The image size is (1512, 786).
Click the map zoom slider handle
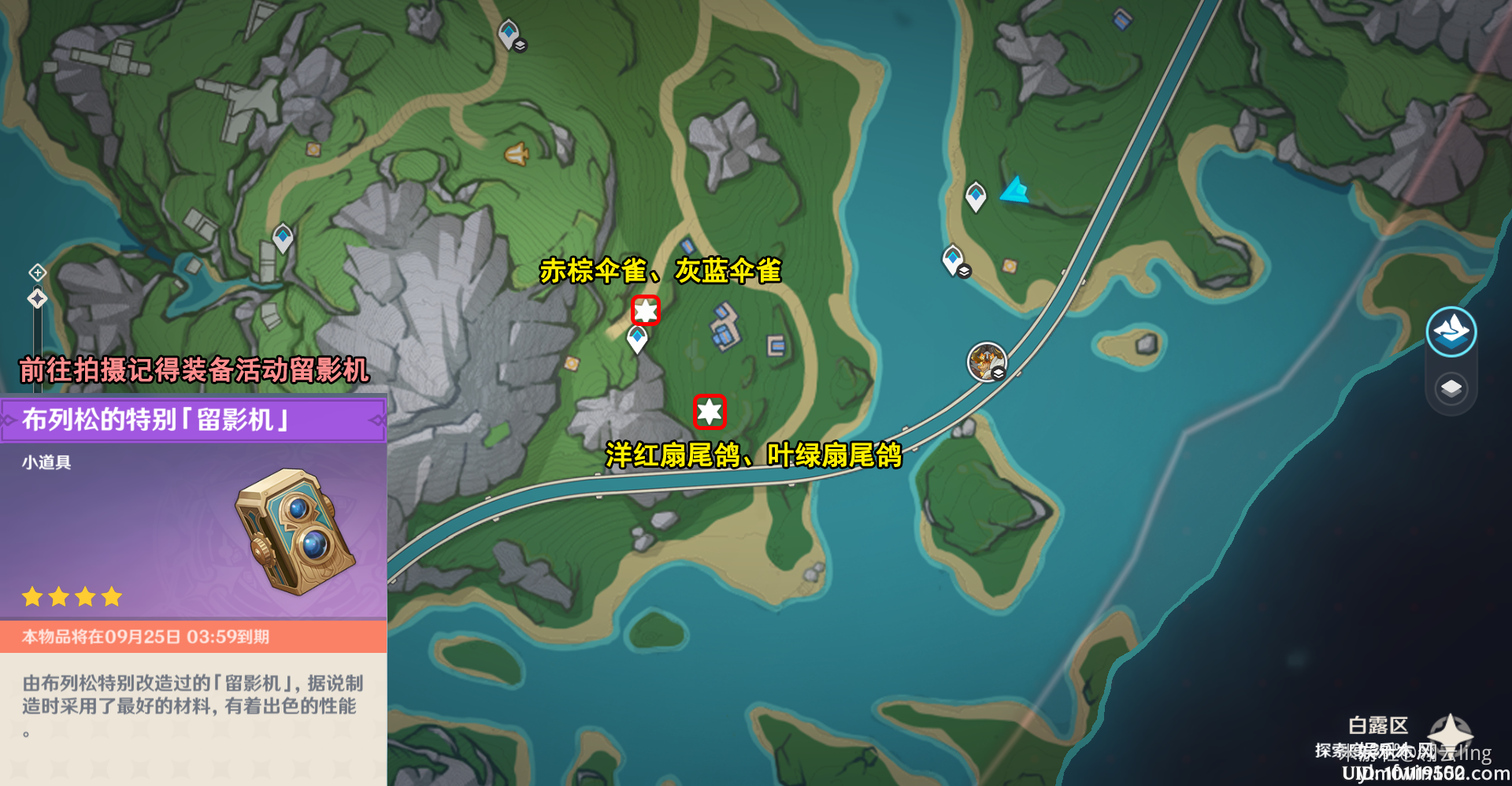click(37, 298)
